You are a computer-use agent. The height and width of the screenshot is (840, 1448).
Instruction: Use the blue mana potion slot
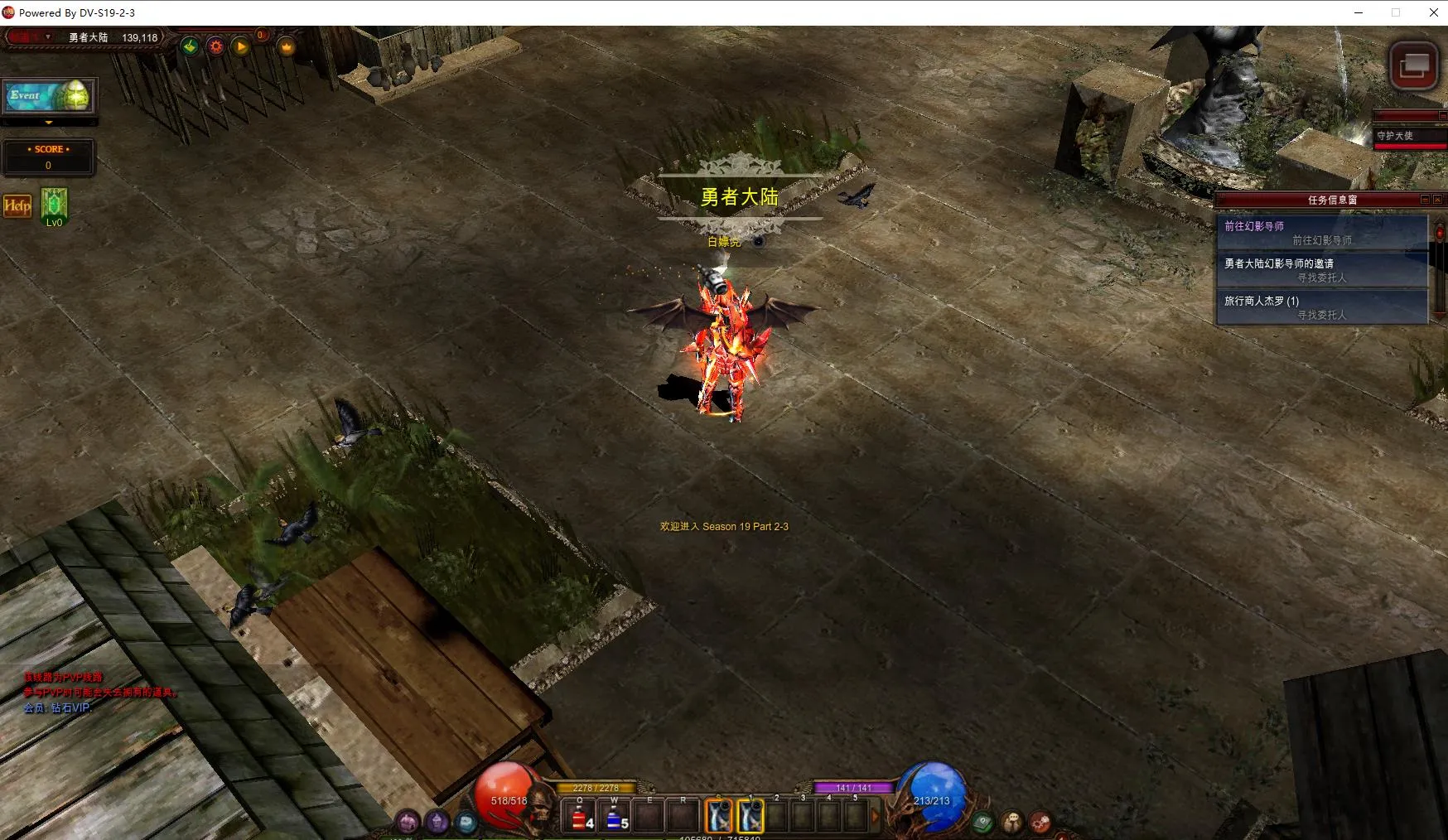coord(615,818)
